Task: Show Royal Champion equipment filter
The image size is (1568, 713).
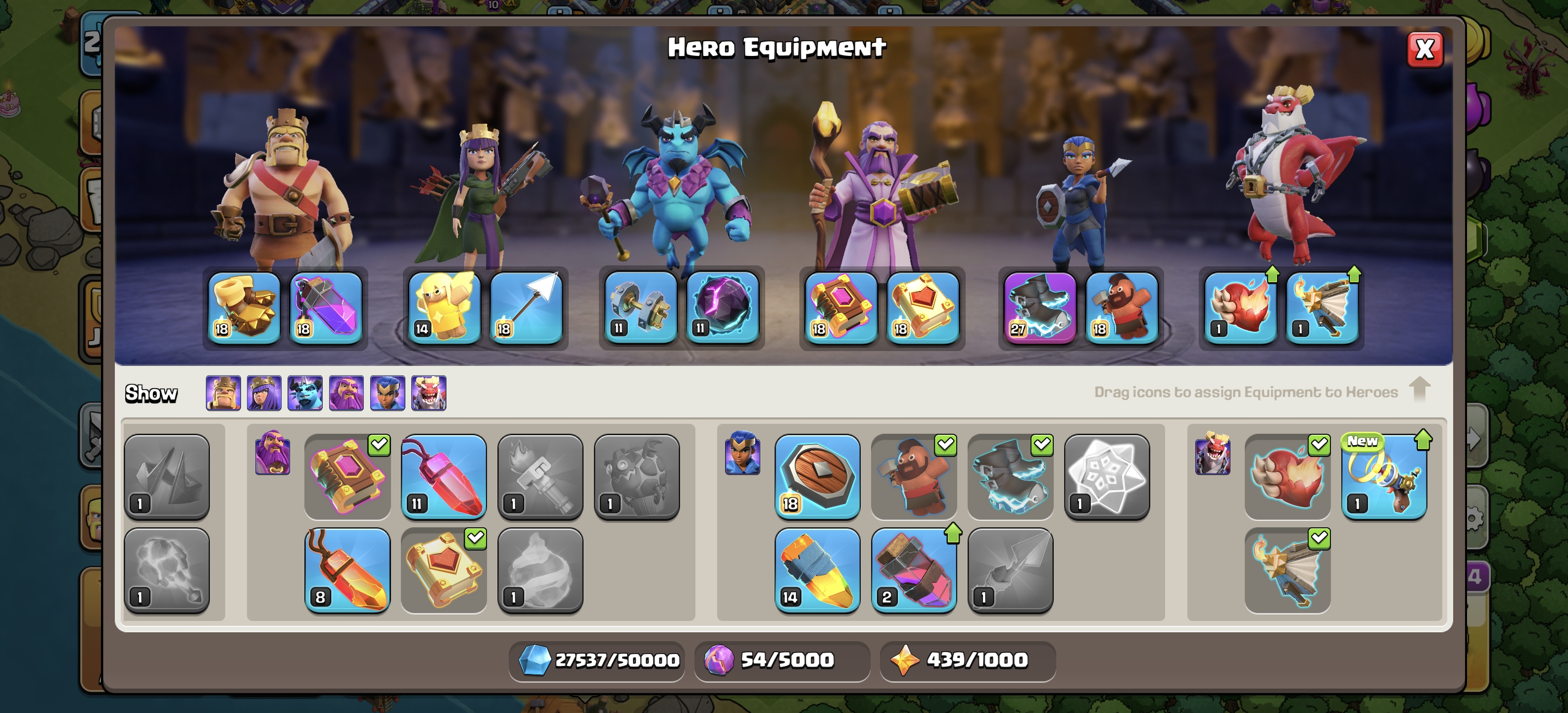Action: 388,393
